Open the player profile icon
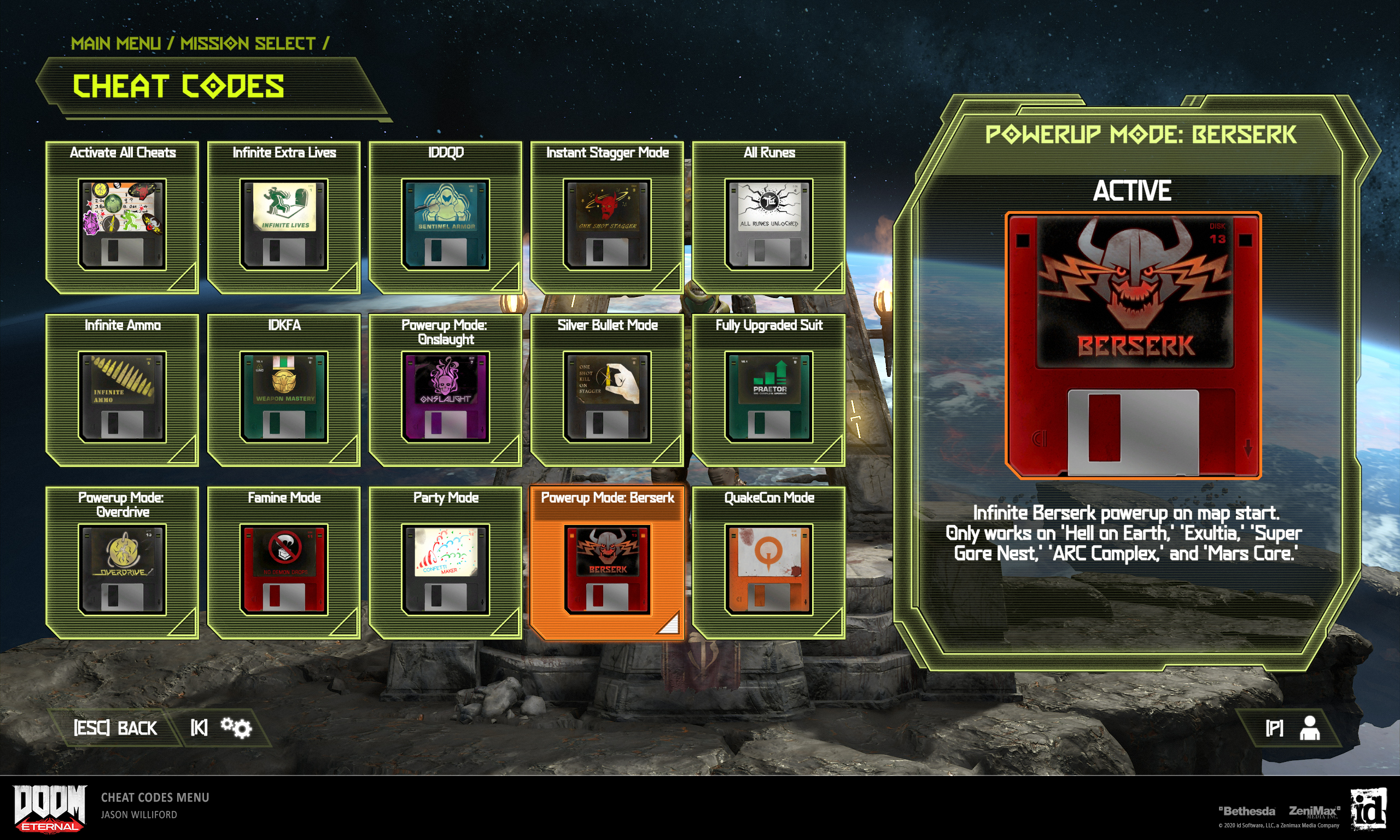The image size is (1400, 840). click(1309, 728)
